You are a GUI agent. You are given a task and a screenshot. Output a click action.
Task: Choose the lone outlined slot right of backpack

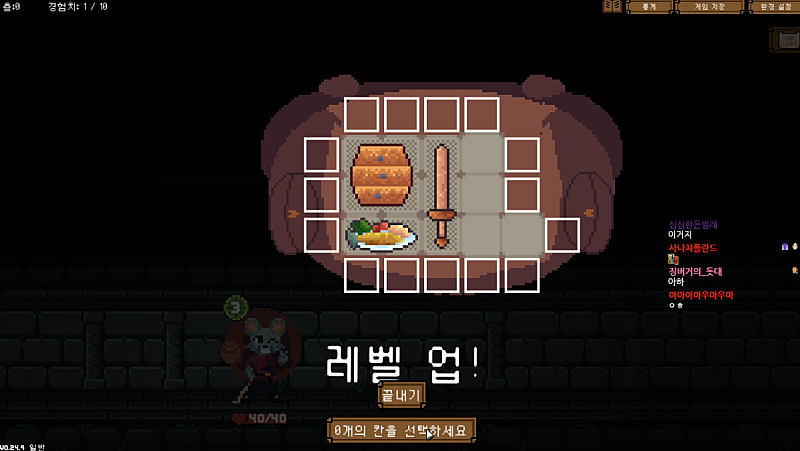click(x=562, y=235)
